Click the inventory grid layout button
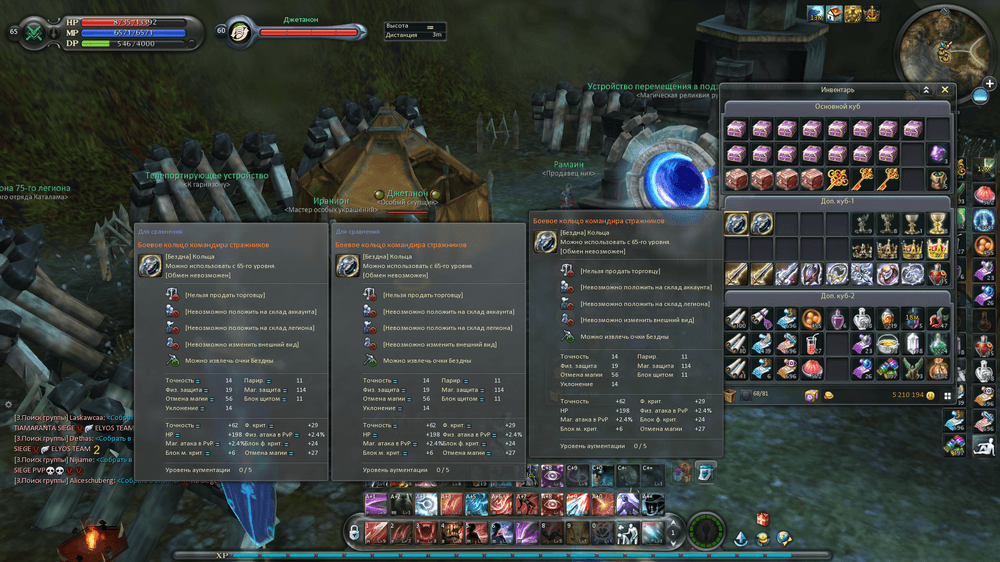The image size is (1000, 562). (x=944, y=395)
